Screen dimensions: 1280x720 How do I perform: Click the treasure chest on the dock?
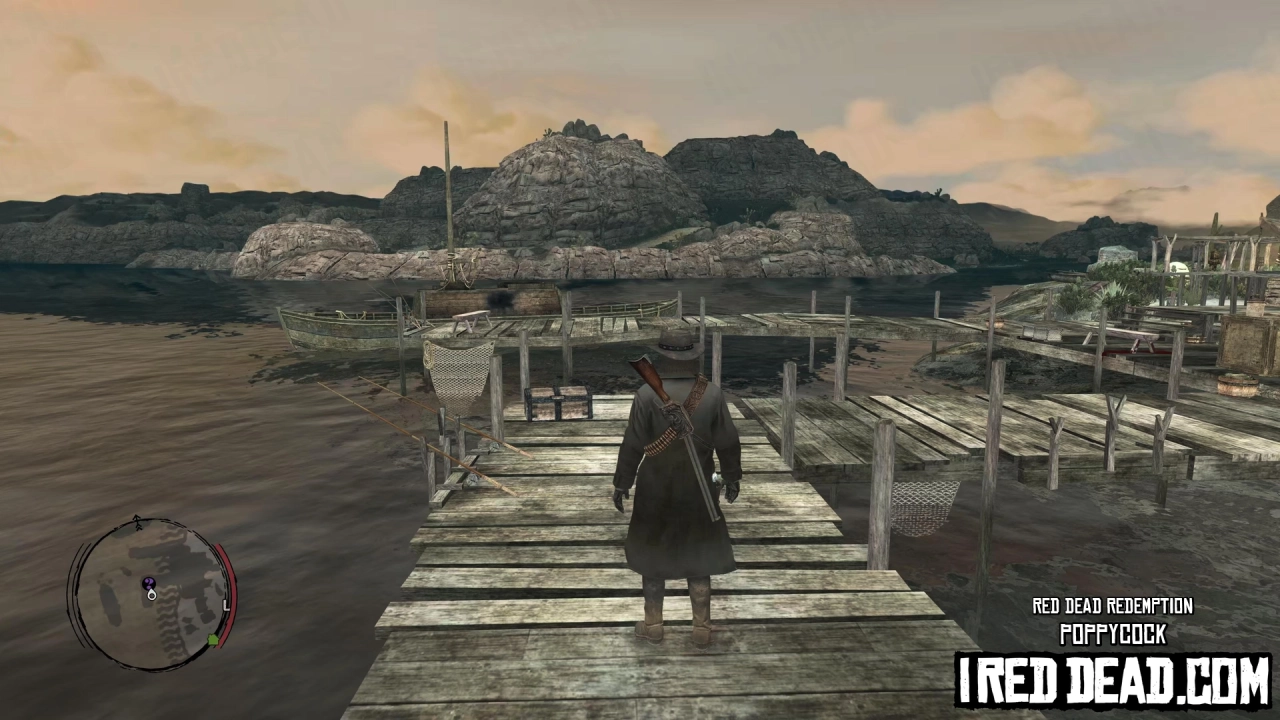[x=556, y=403]
